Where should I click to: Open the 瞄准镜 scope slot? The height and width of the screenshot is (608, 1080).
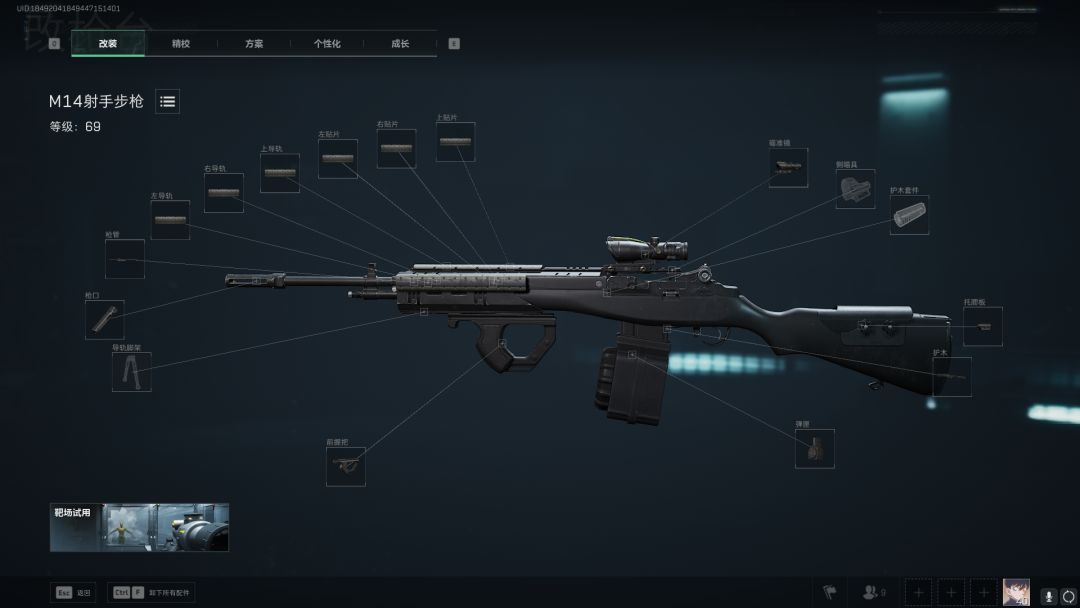tap(788, 168)
